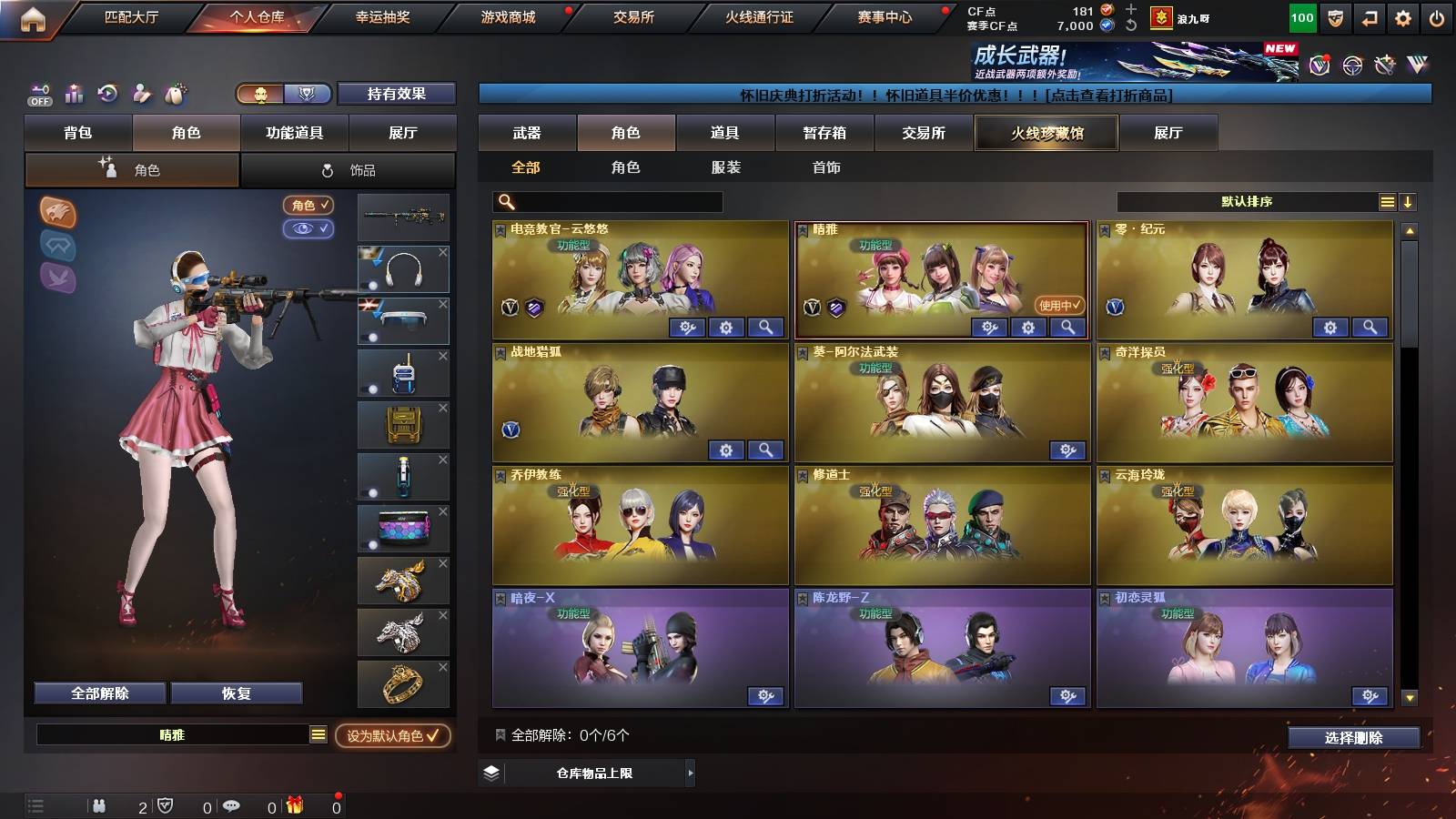Open the 交易所 menu at the top
This screenshot has height=819, width=1456.
(633, 16)
